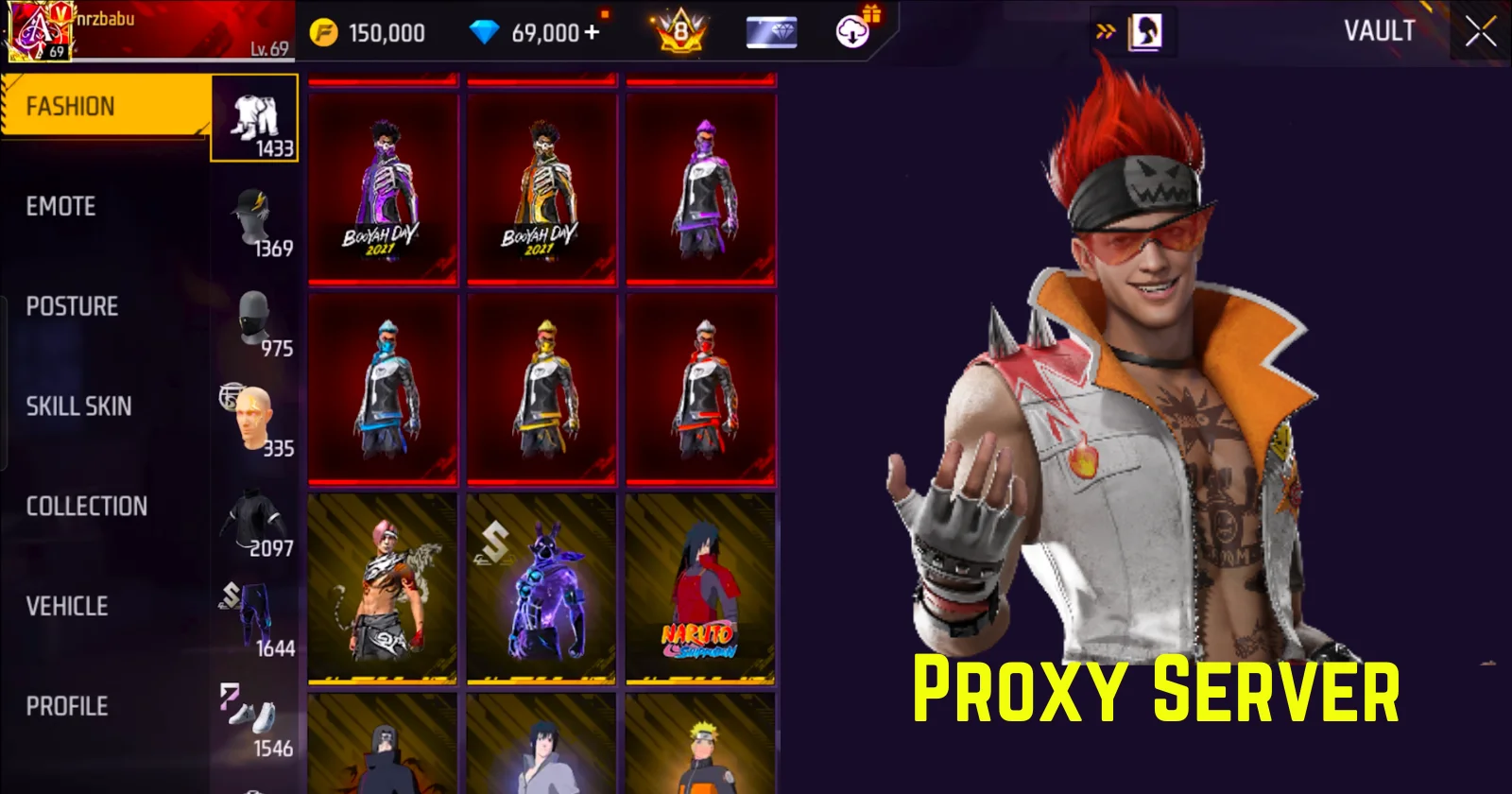Image resolution: width=1512 pixels, height=794 pixels.
Task: Pick the Naruto Shippuden Madara outfit
Action: [x=700, y=588]
